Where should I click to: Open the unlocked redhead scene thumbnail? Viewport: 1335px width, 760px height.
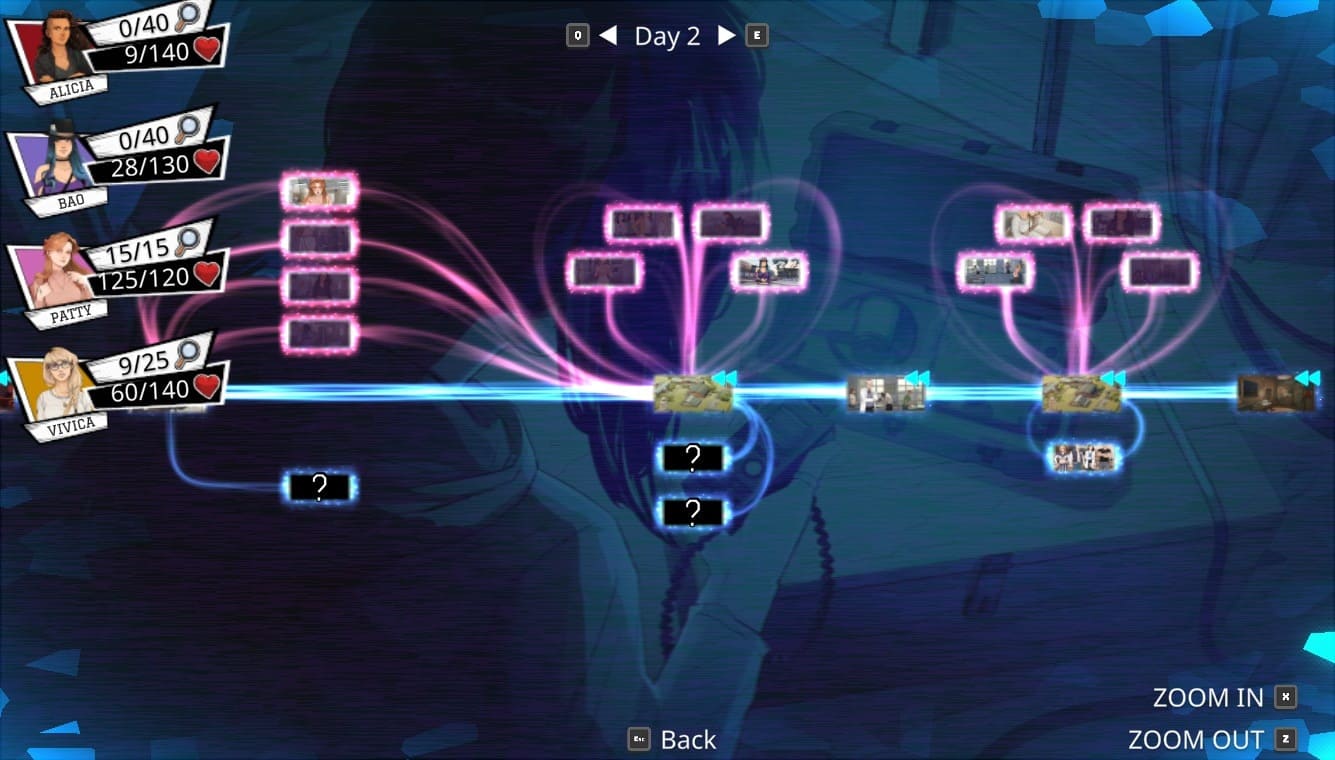320,192
